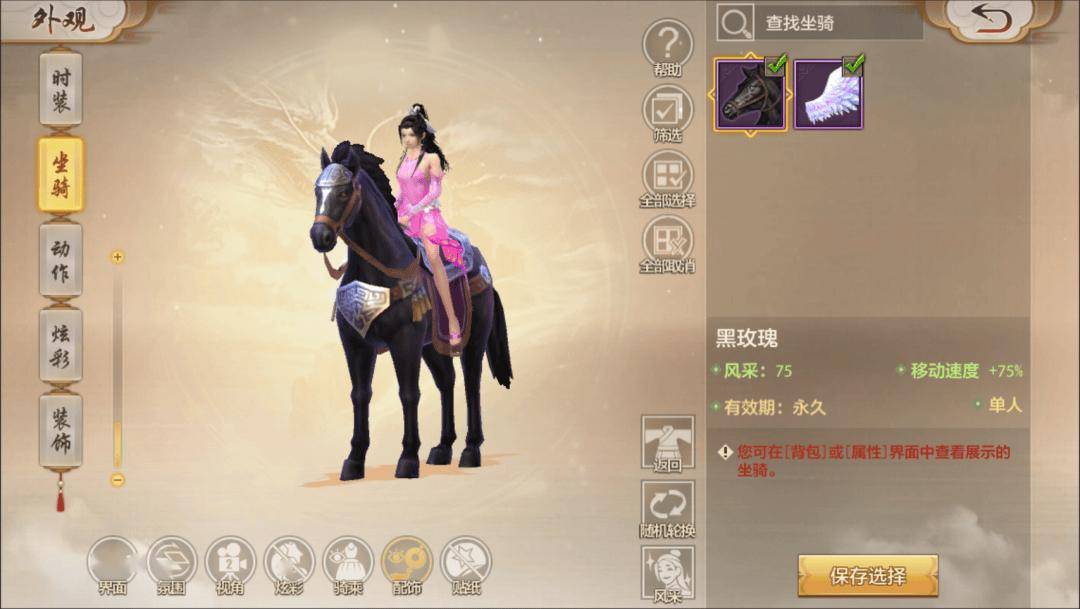The width and height of the screenshot is (1080, 609).
Task: Toggle the 配饰 accessories icon
Action: (407, 562)
